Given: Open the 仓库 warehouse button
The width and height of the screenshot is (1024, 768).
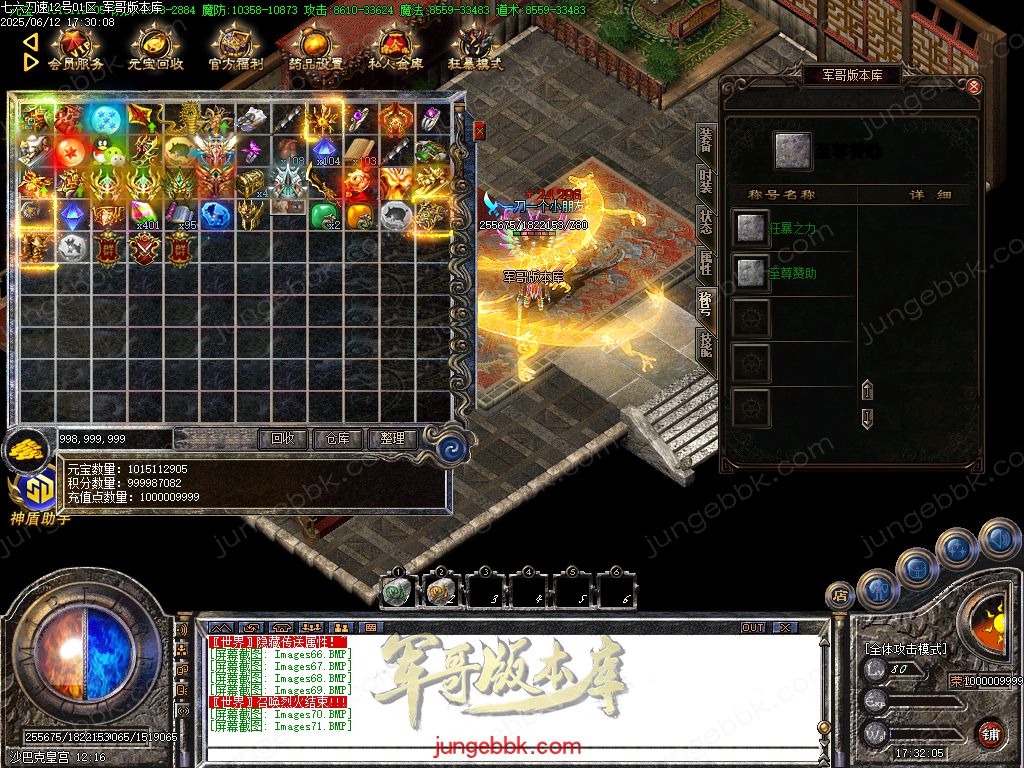Looking at the screenshot, I should pyautogui.click(x=338, y=438).
